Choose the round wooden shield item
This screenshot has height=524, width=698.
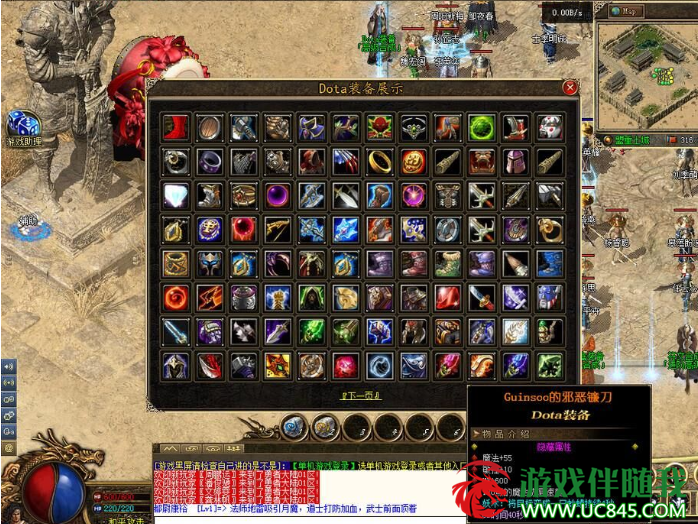click(x=210, y=127)
